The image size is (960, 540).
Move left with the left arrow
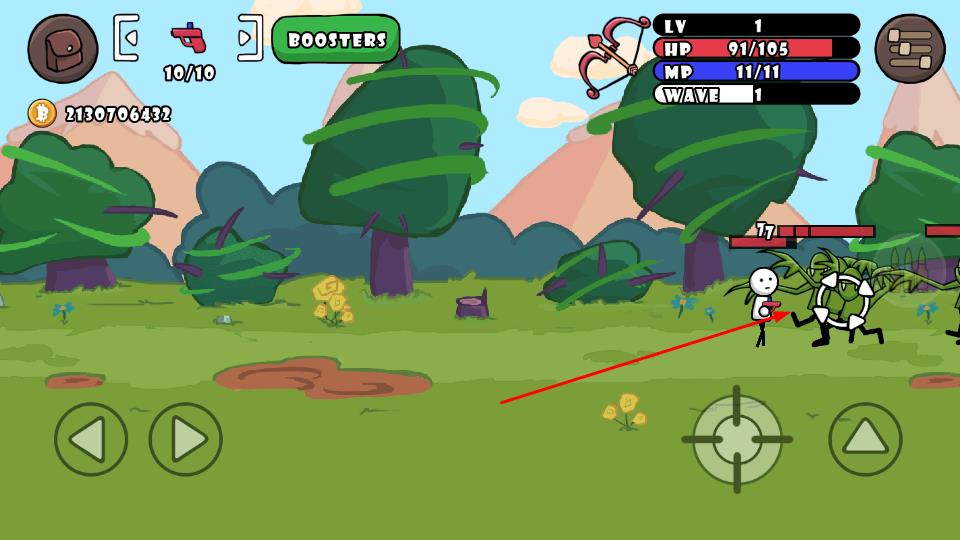point(91,439)
